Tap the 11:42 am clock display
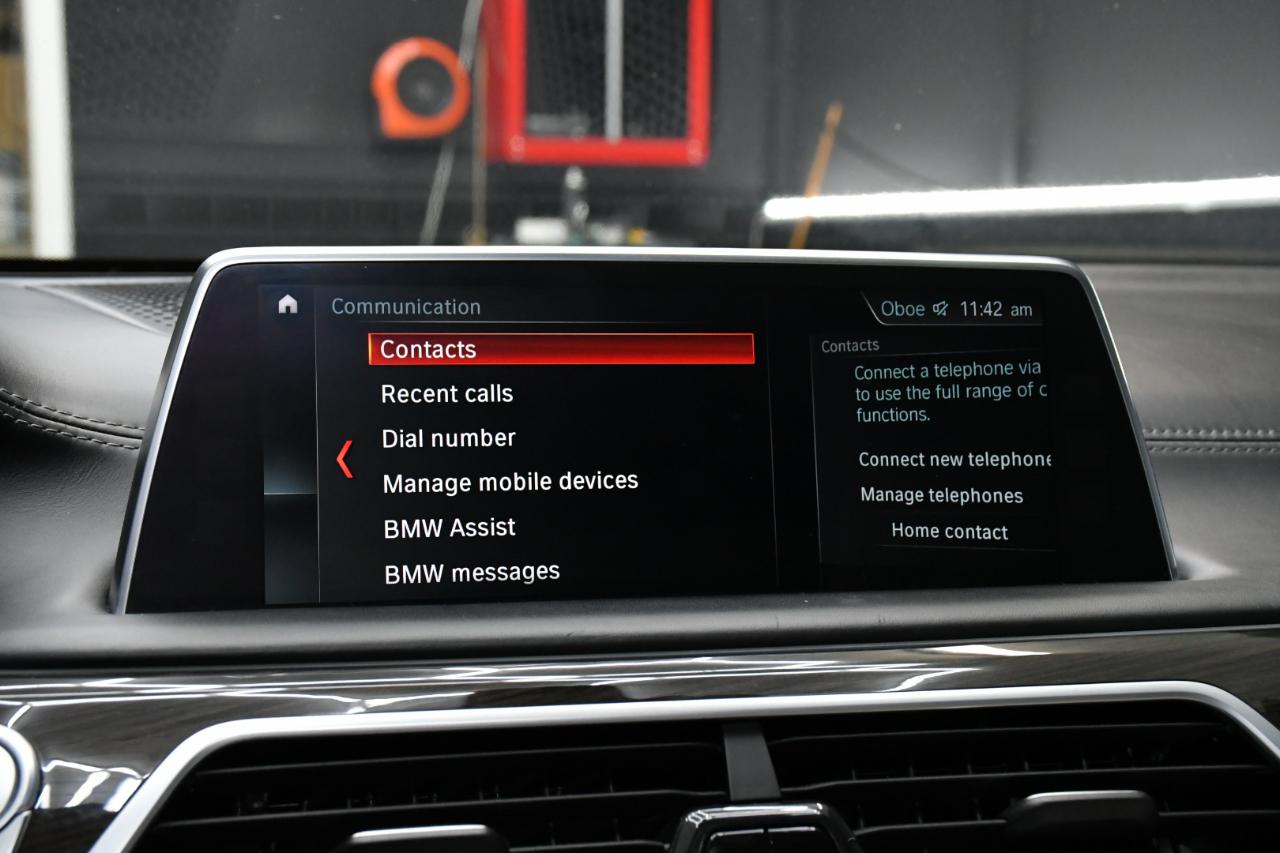1280x853 pixels. pos(994,309)
